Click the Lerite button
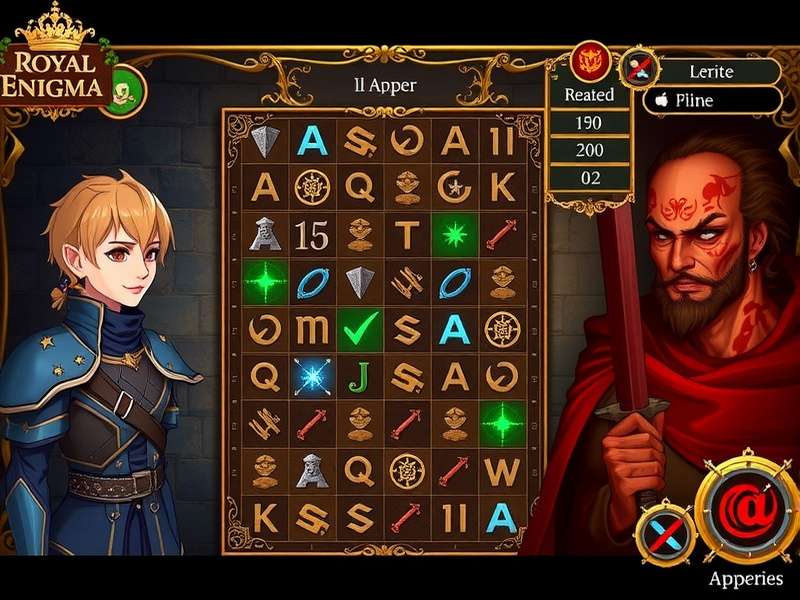800x600 pixels. click(x=711, y=72)
